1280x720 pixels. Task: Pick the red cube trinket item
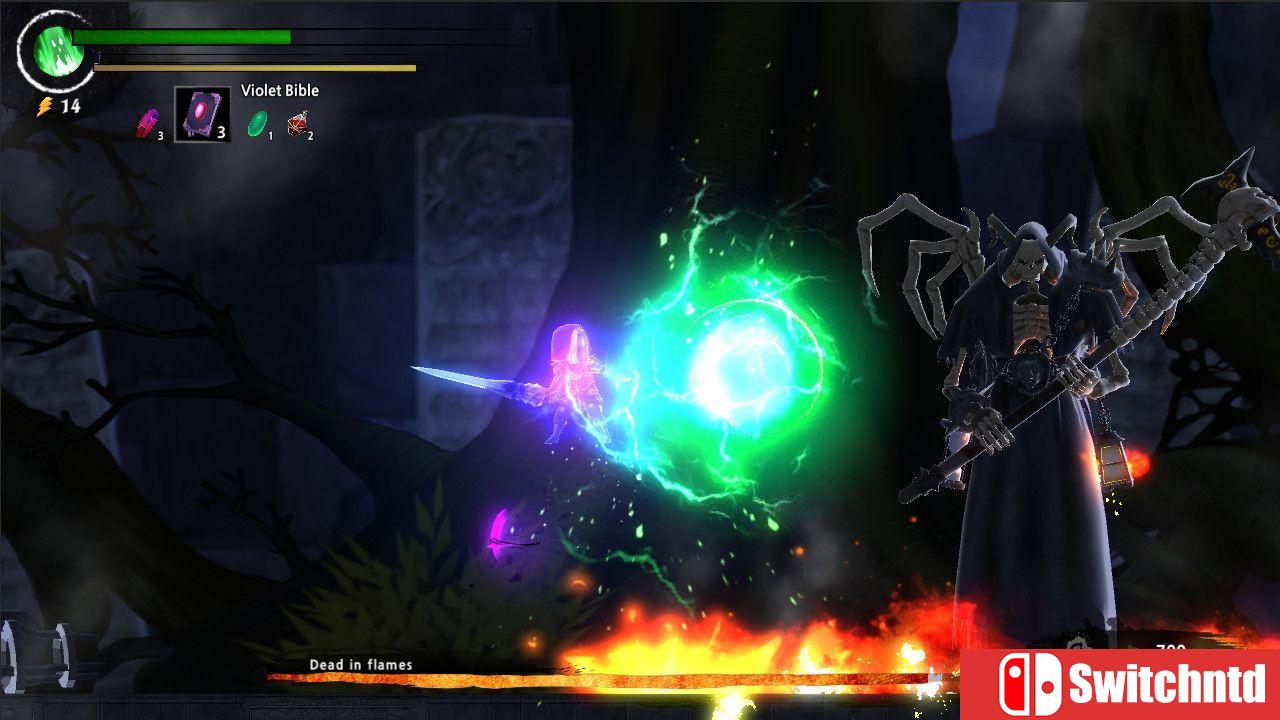[x=297, y=123]
